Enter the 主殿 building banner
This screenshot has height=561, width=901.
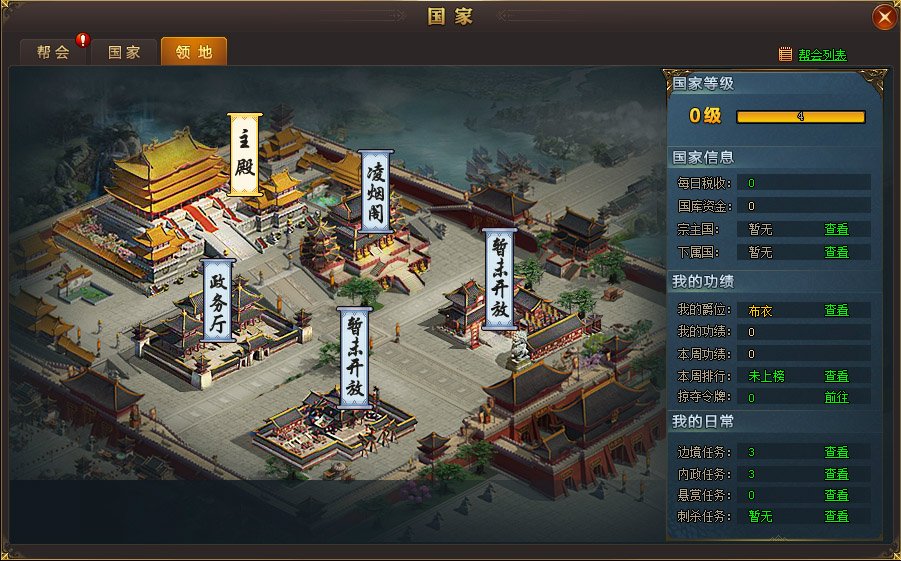pos(245,154)
